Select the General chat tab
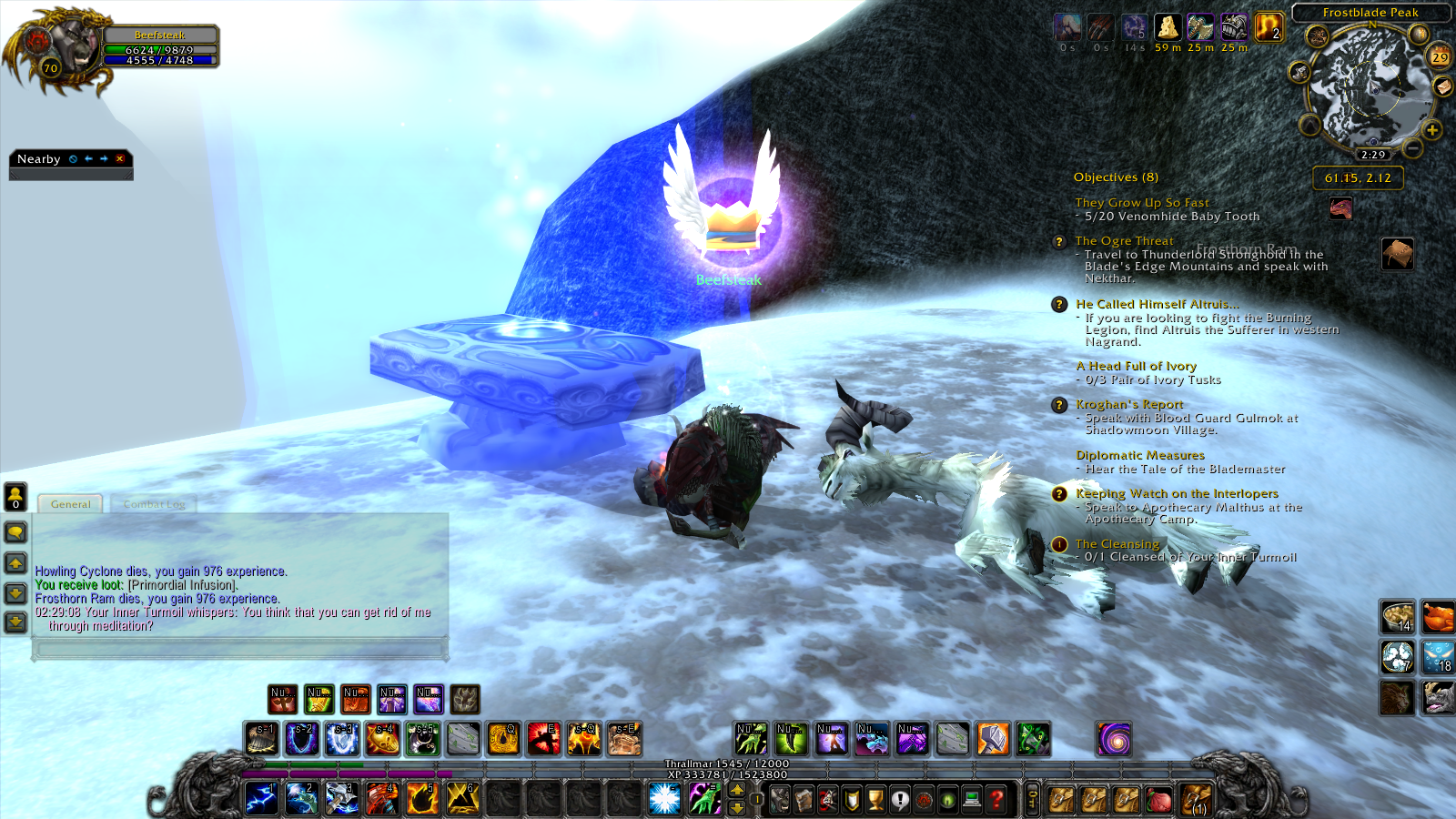This screenshot has width=1456, height=819. click(70, 504)
